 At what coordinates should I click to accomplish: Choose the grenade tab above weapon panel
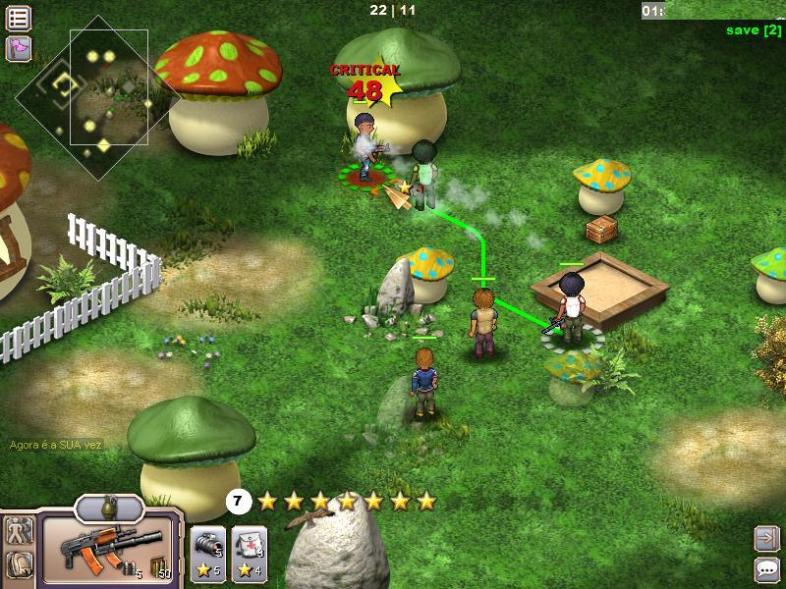109,509
